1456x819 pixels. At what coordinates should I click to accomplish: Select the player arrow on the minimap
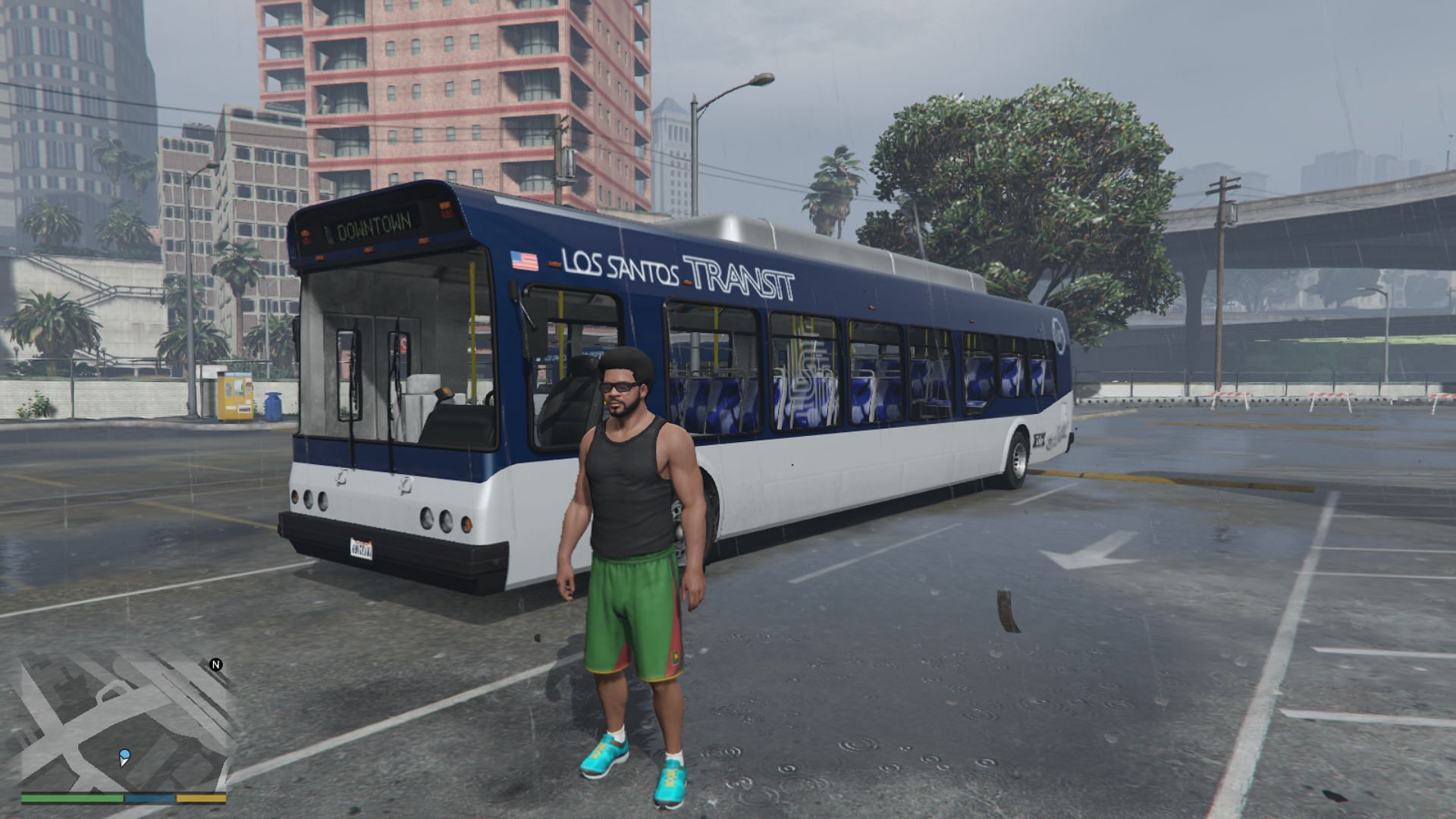coord(124,757)
